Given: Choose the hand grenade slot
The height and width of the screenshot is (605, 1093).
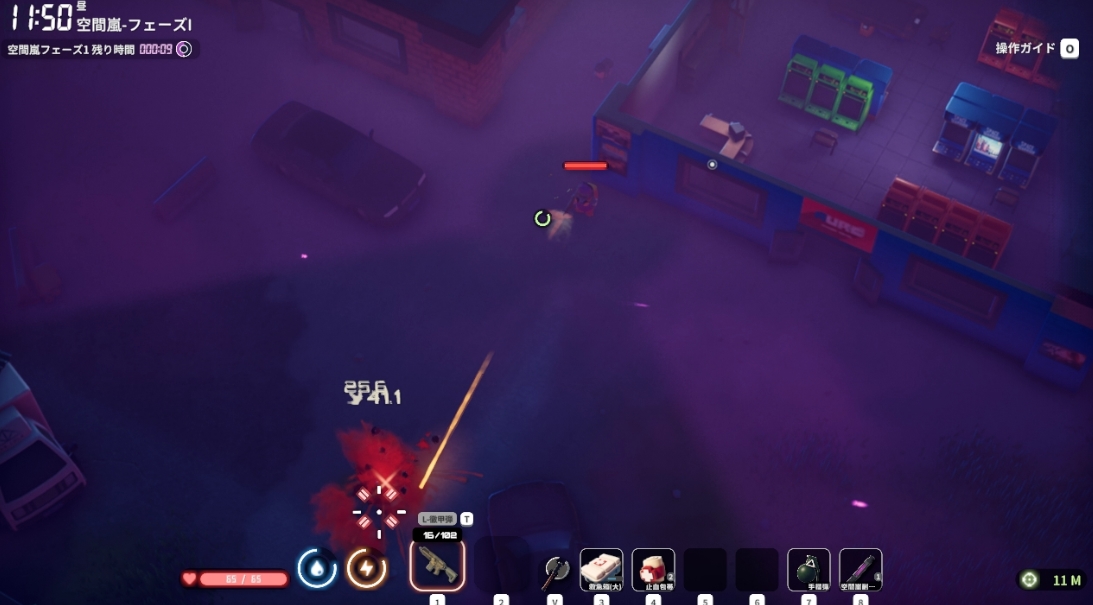Looking at the screenshot, I should click(809, 569).
